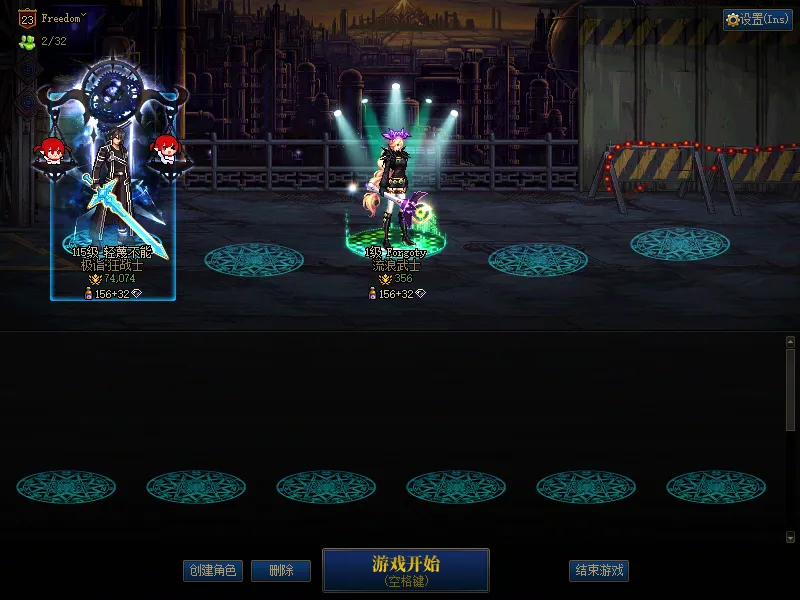This screenshot has width=800, height=600.
Task: Start the game with 游戏开始
Action: (x=405, y=569)
